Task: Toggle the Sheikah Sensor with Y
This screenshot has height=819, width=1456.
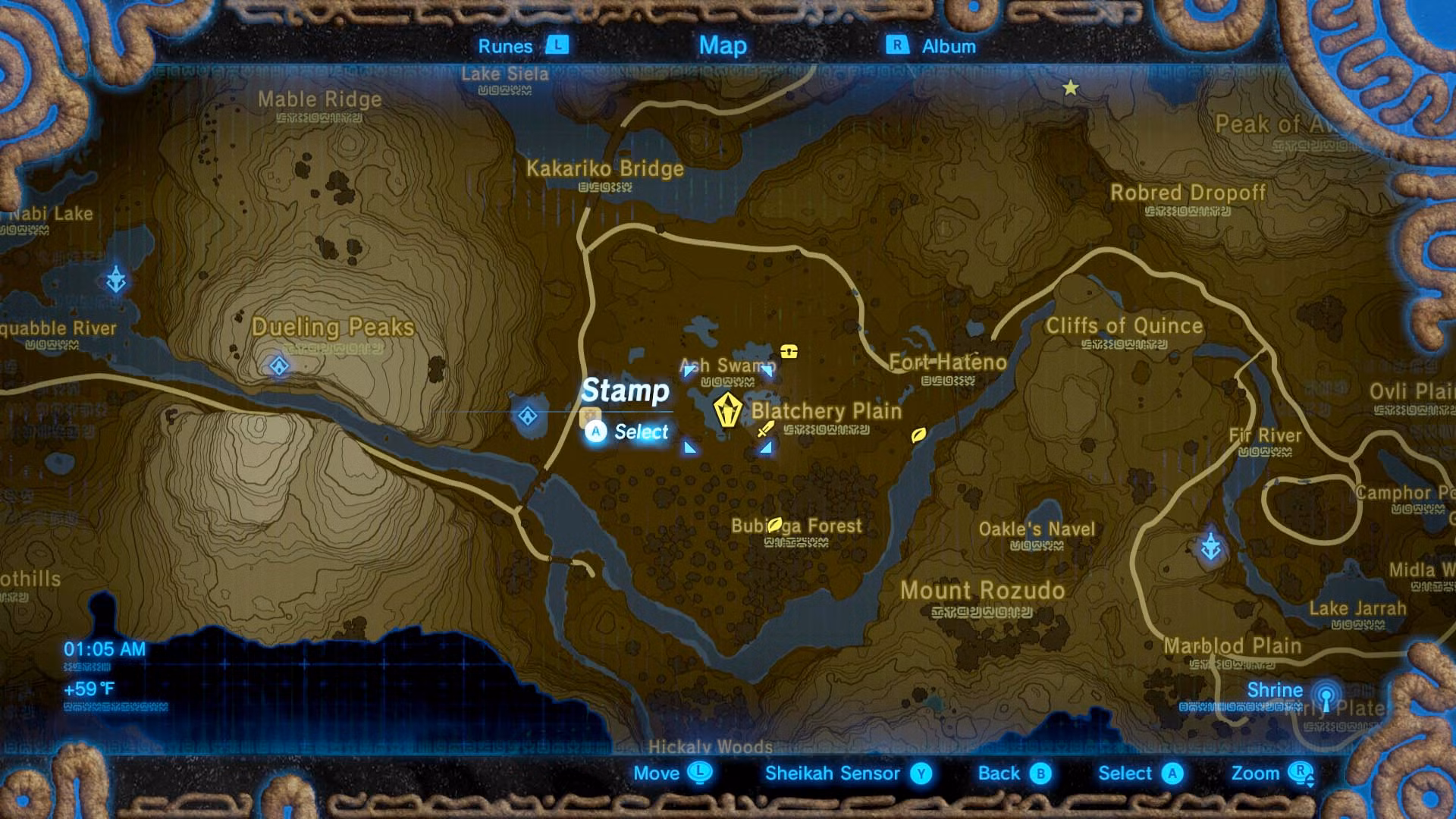Action: 918,774
